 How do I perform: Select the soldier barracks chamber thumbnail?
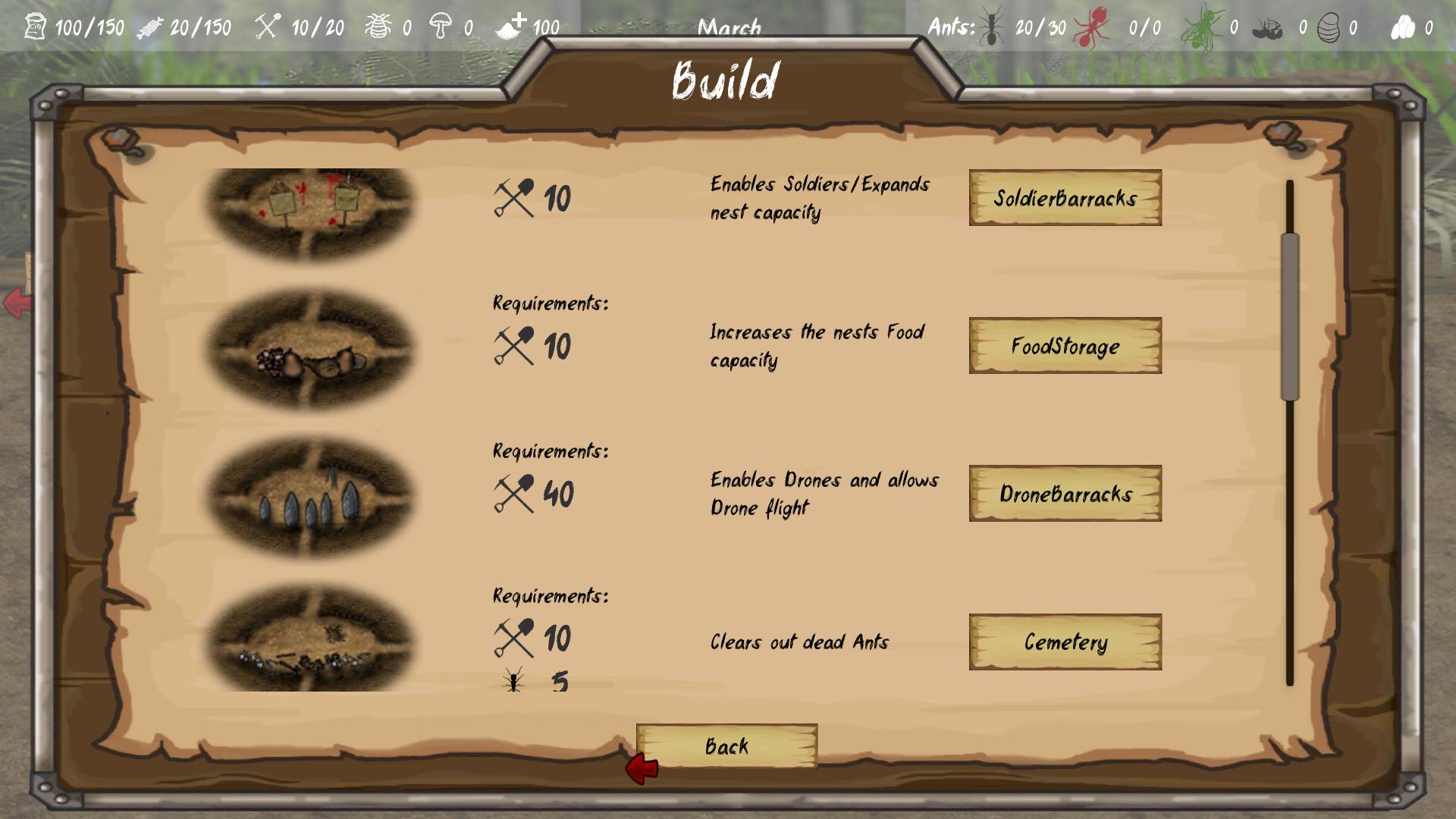[310, 212]
